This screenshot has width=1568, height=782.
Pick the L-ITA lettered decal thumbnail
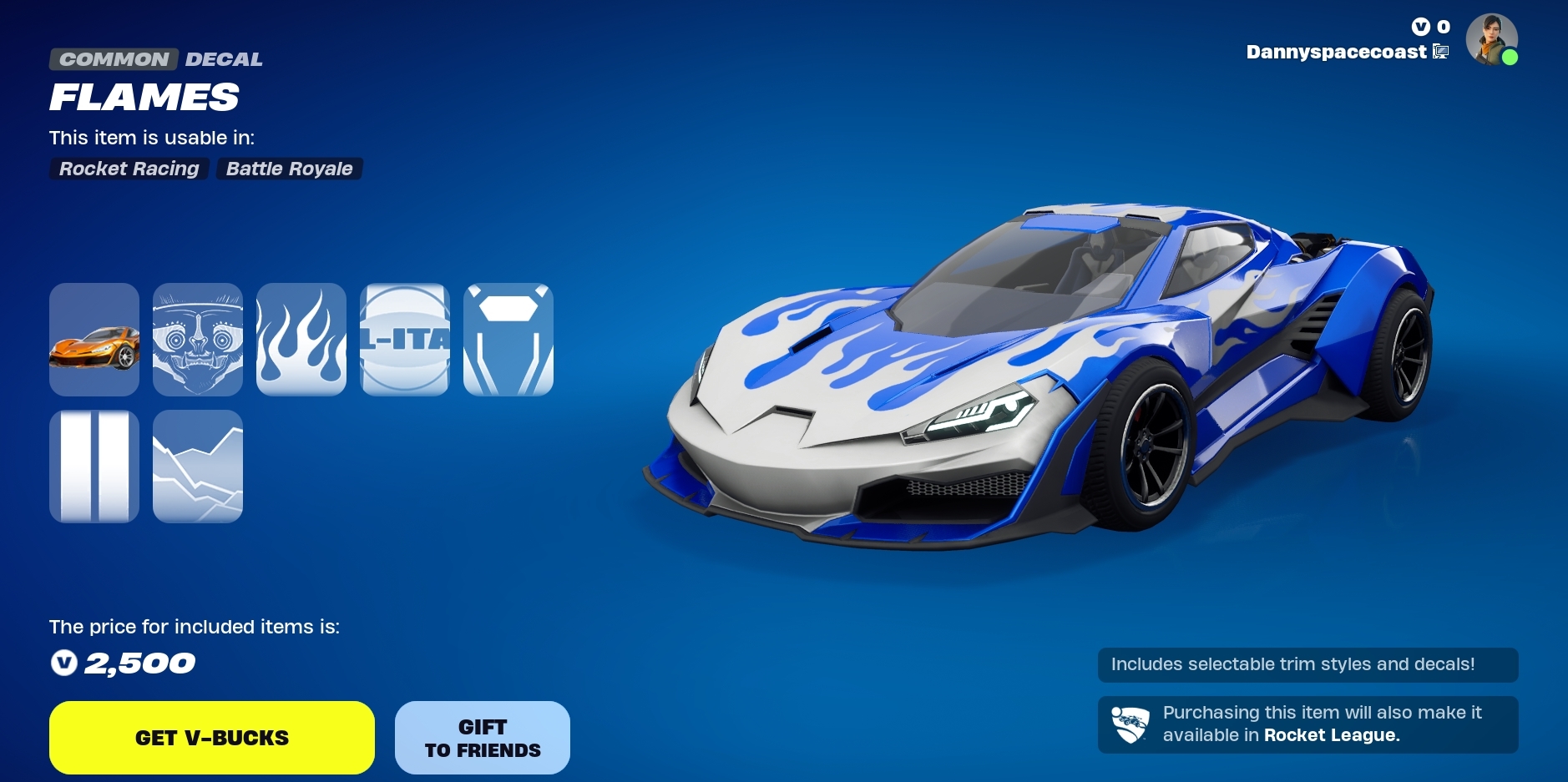tap(405, 340)
